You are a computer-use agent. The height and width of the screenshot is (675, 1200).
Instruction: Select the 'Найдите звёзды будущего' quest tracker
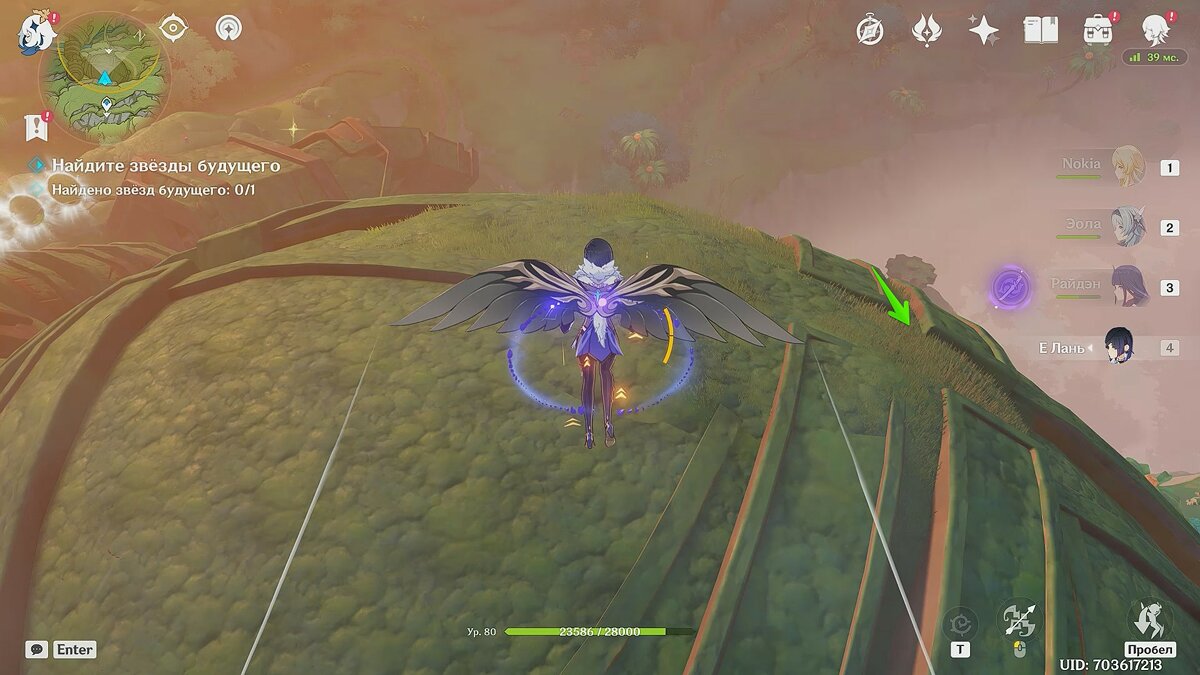point(166,165)
